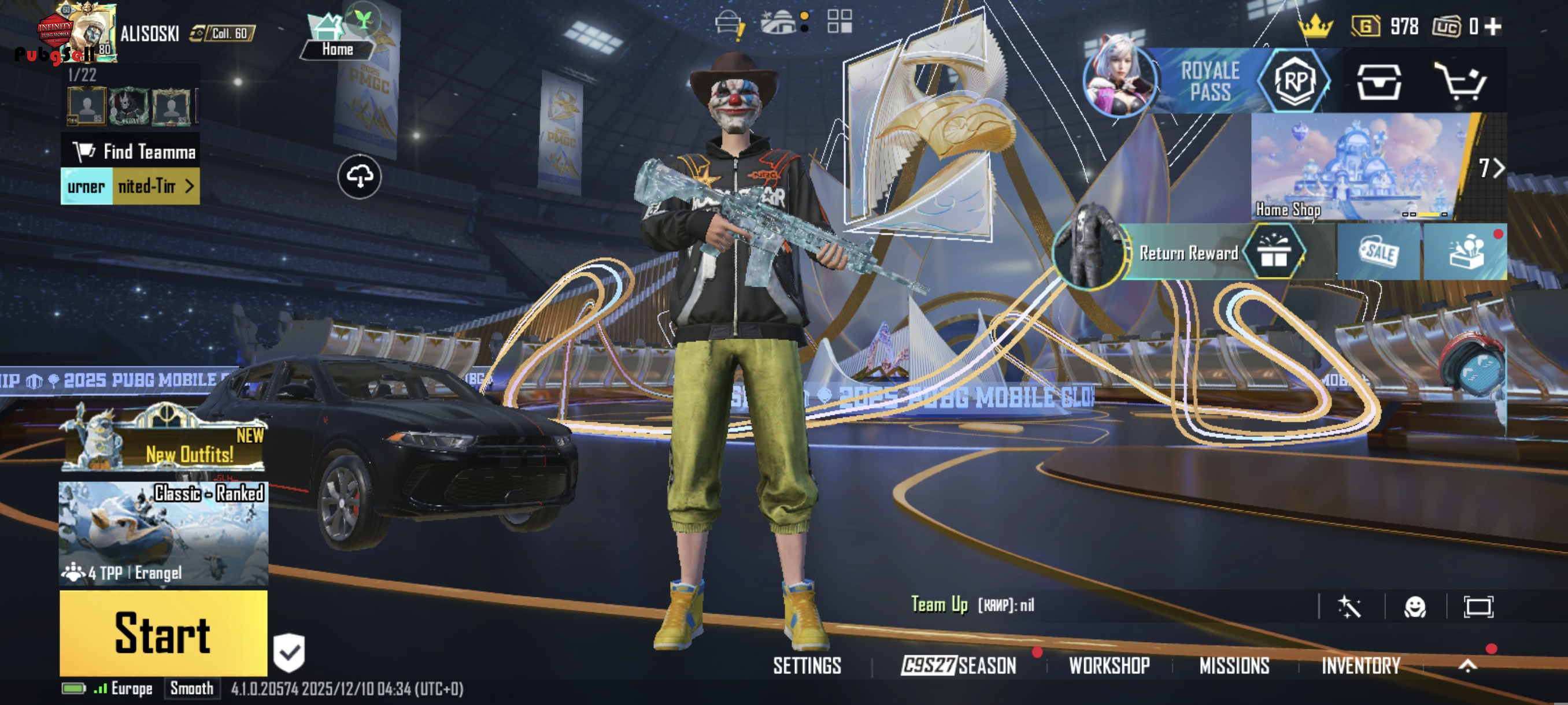This screenshot has width=1568, height=705.
Task: Open the SALE tag offers
Action: point(1379,253)
